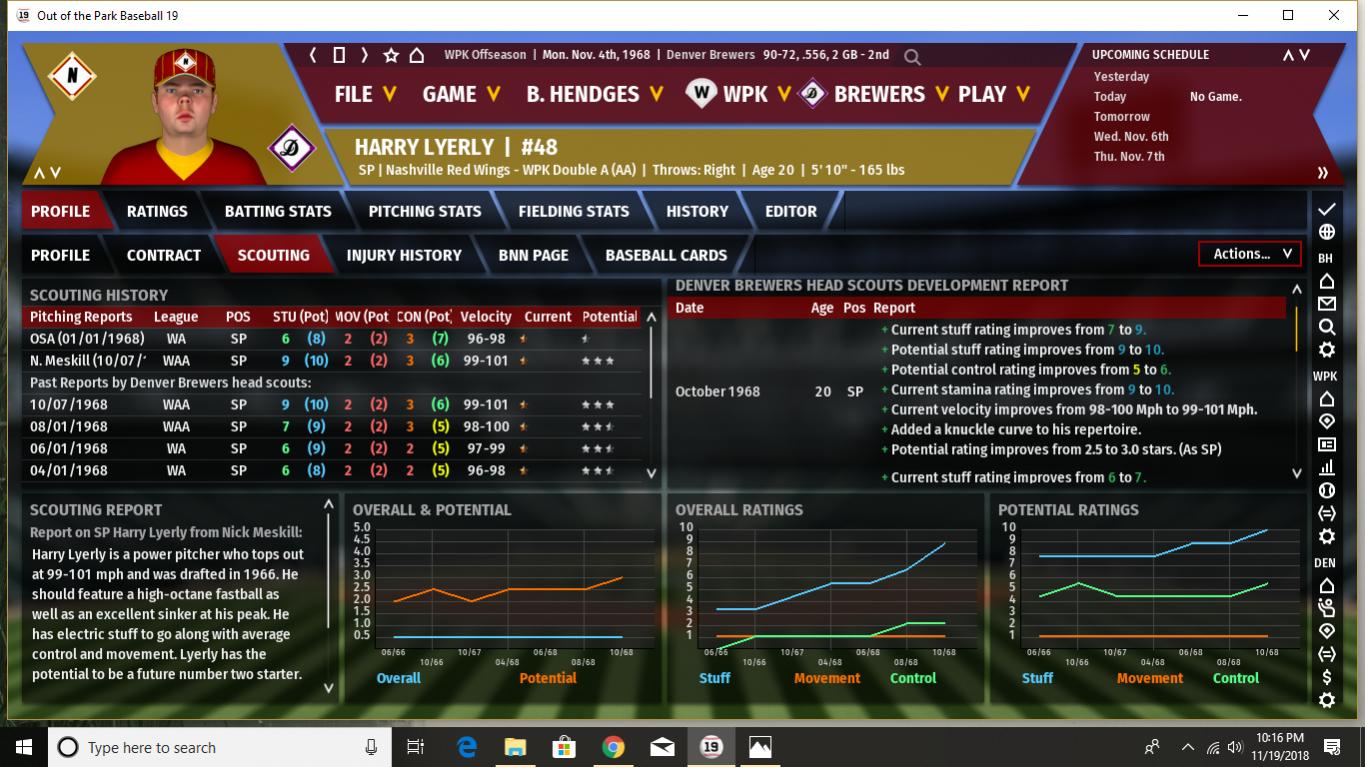The width and height of the screenshot is (1365, 767).
Task: Open the PLAY menu
Action: pos(993,94)
